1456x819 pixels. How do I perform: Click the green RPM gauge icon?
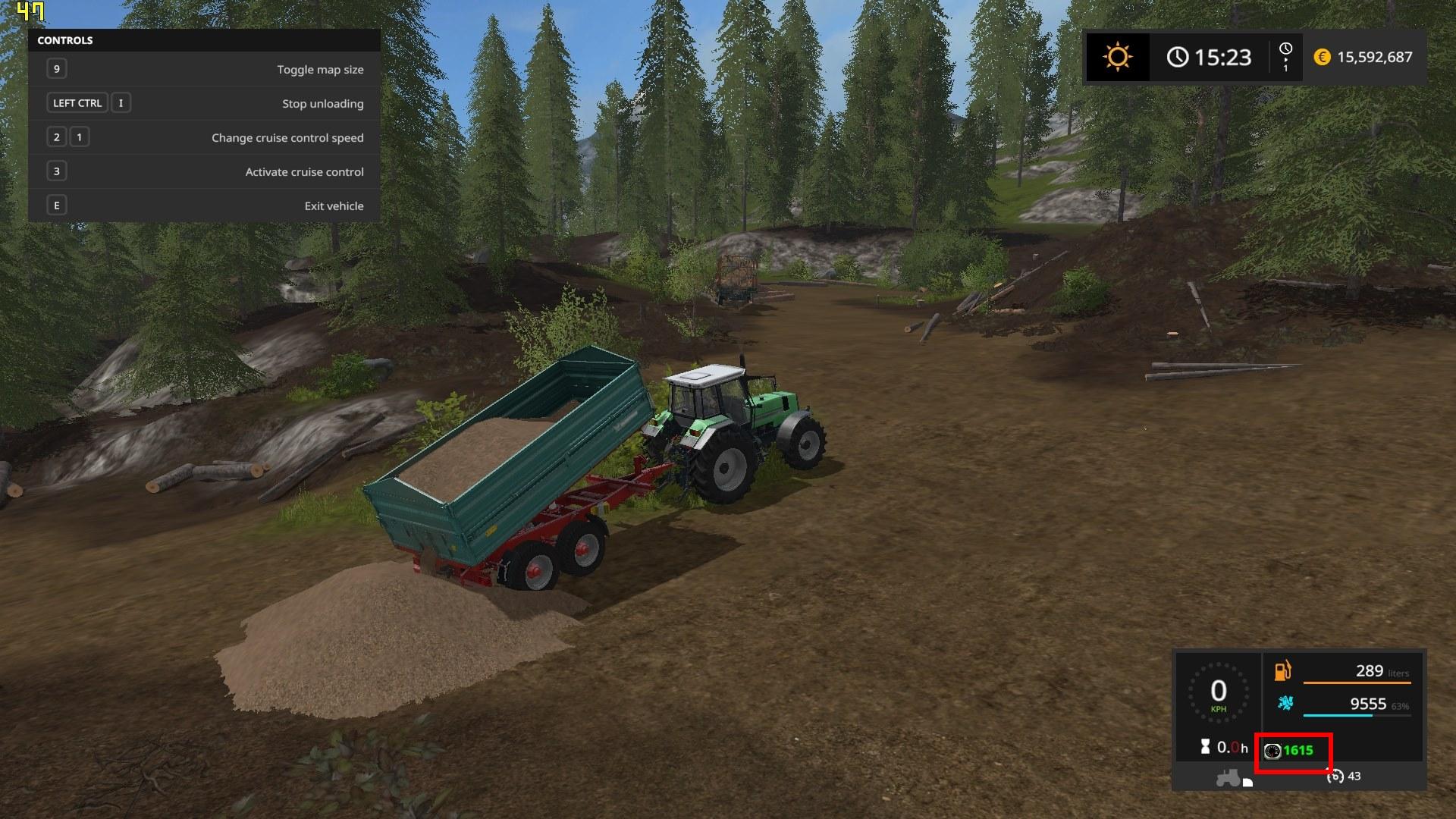pyautogui.click(x=1272, y=751)
